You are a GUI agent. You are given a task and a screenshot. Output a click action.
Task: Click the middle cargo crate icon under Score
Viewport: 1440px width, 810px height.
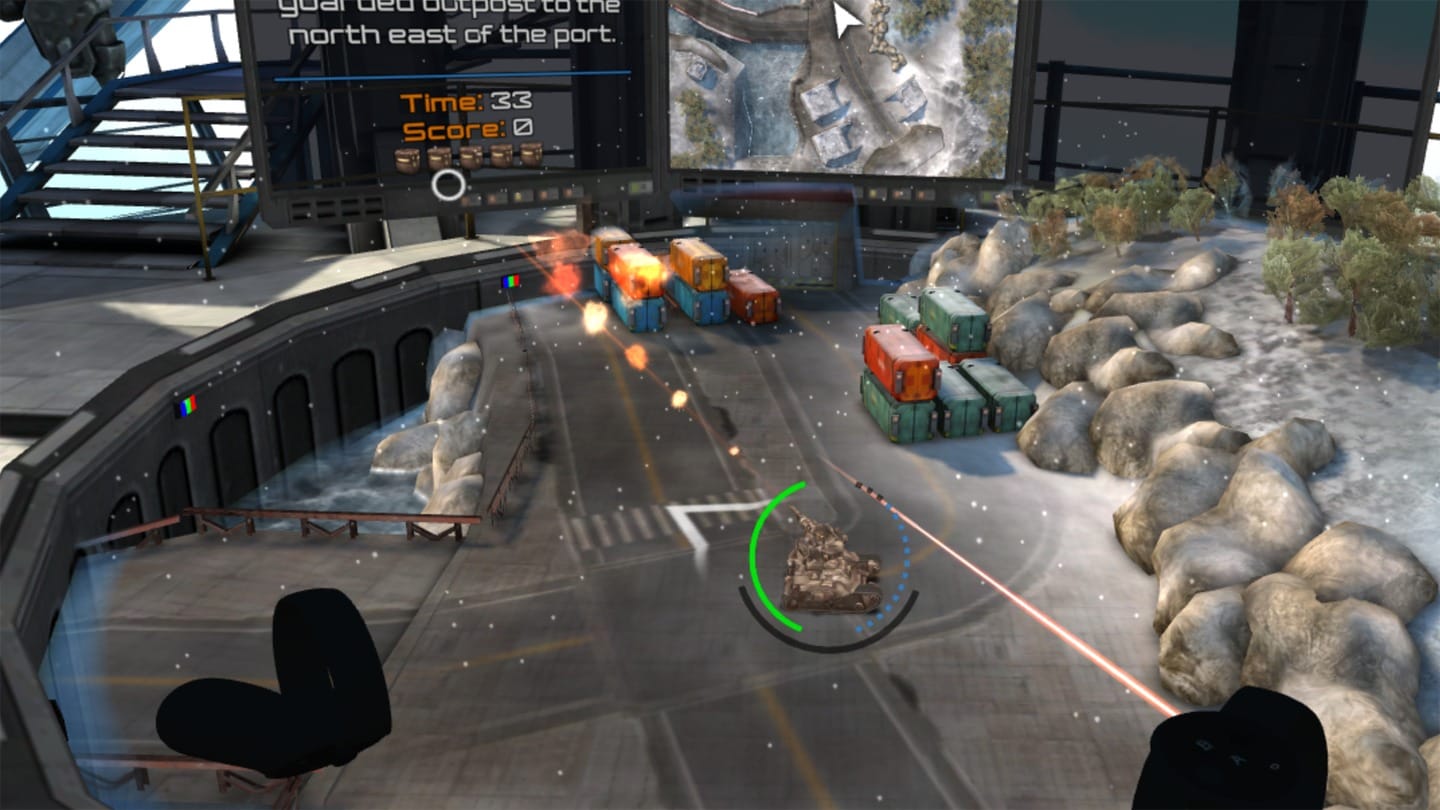[470, 157]
